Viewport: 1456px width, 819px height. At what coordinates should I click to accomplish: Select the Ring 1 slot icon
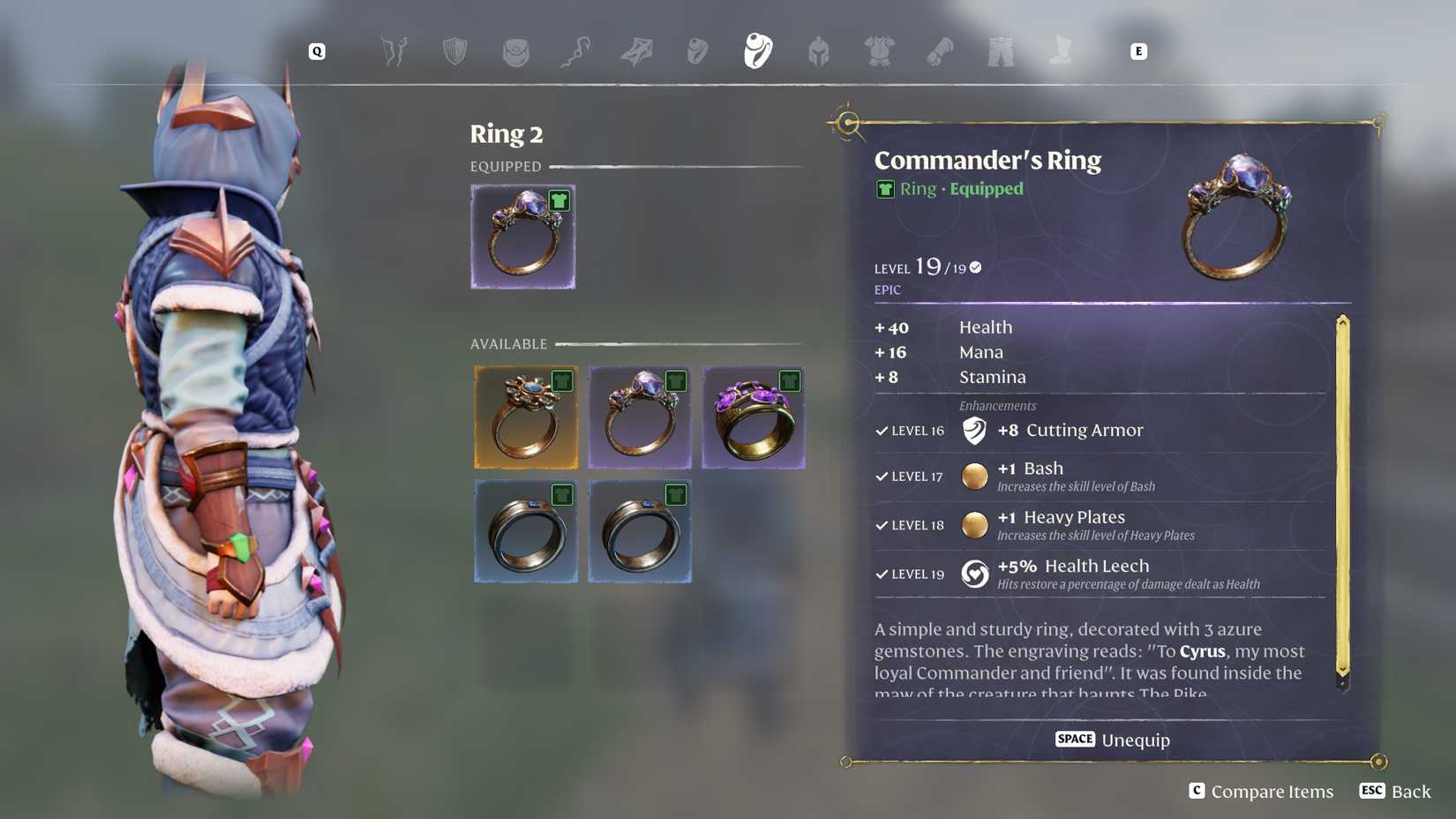tap(696, 51)
